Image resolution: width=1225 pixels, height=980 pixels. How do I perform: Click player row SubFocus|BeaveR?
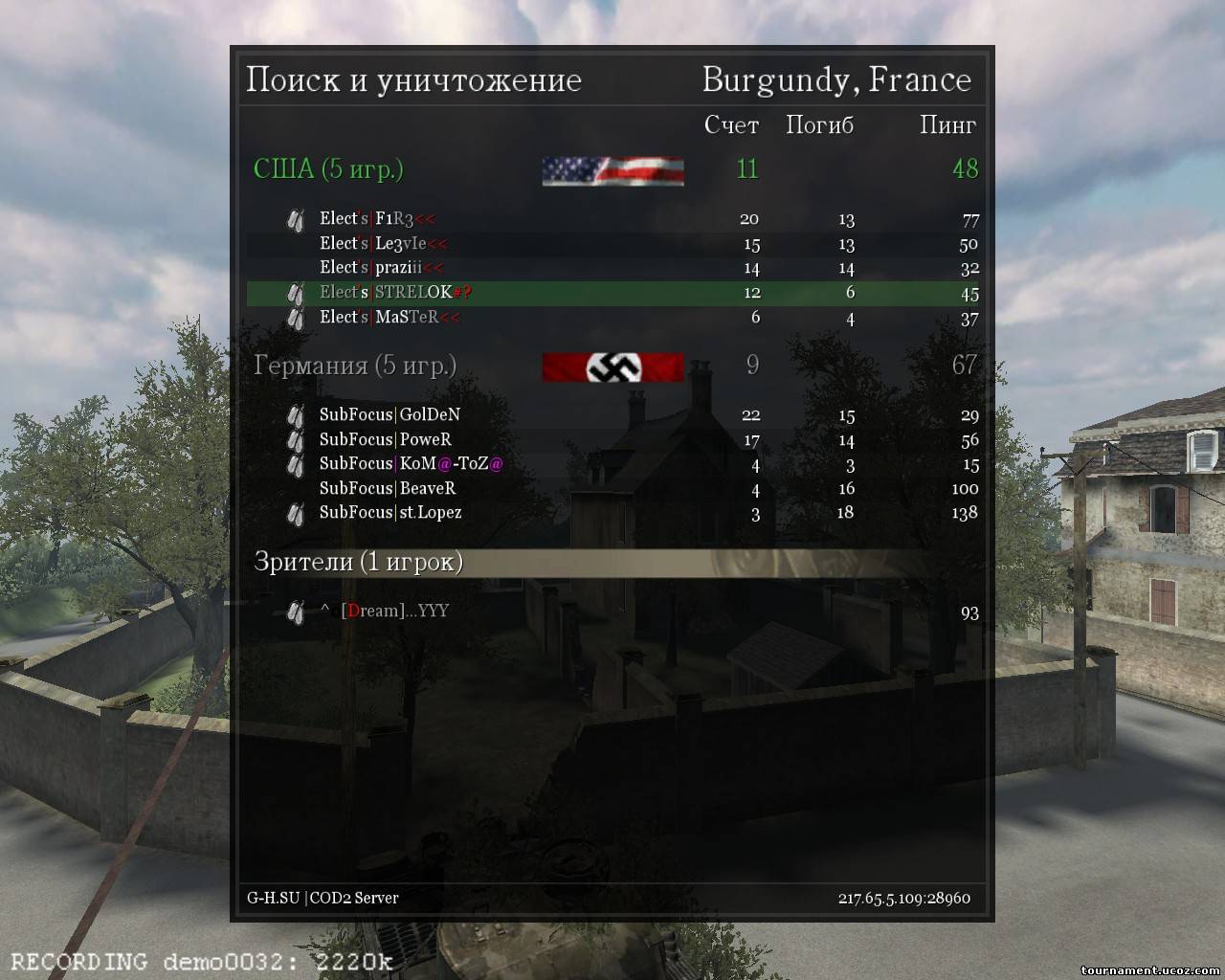pyautogui.click(x=612, y=489)
